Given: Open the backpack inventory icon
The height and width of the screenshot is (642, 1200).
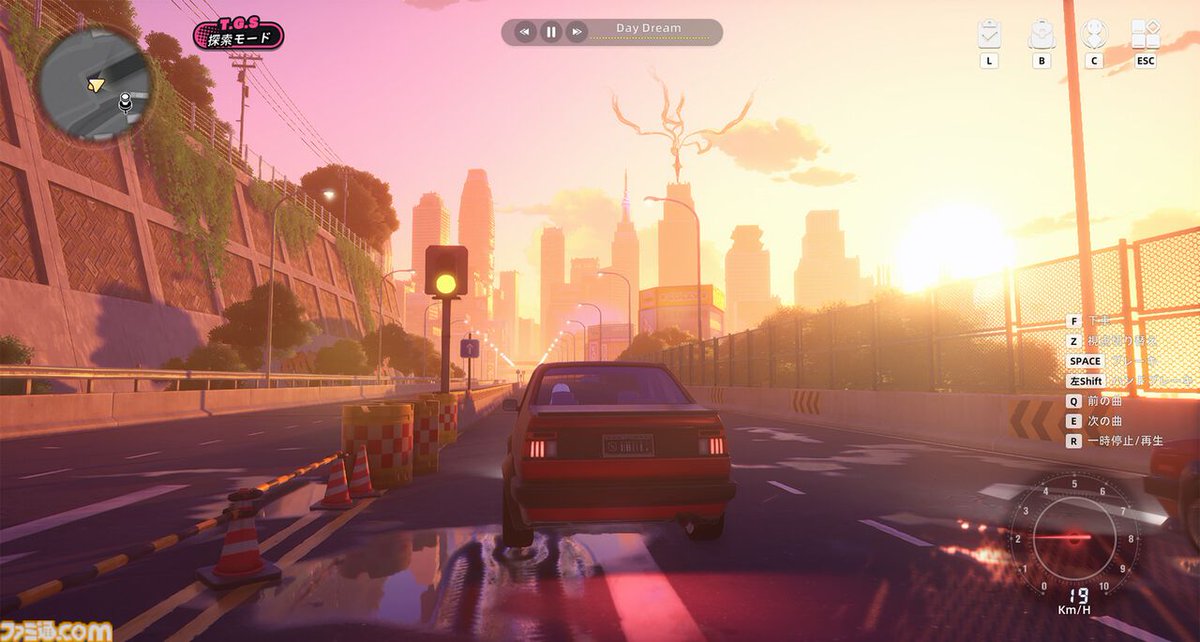Looking at the screenshot, I should point(1042,34).
